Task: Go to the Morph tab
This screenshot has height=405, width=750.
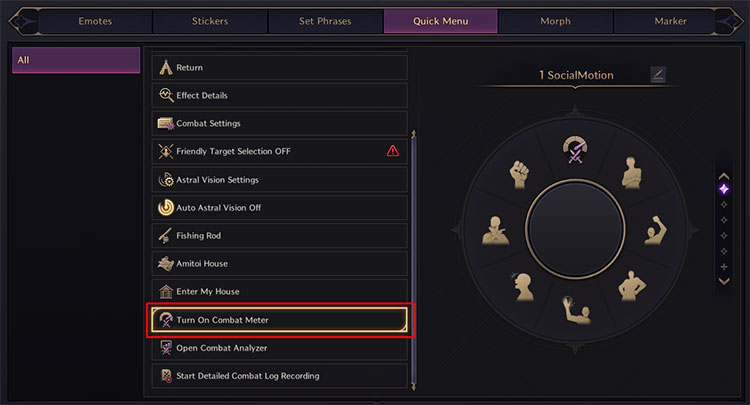Action: [x=556, y=20]
